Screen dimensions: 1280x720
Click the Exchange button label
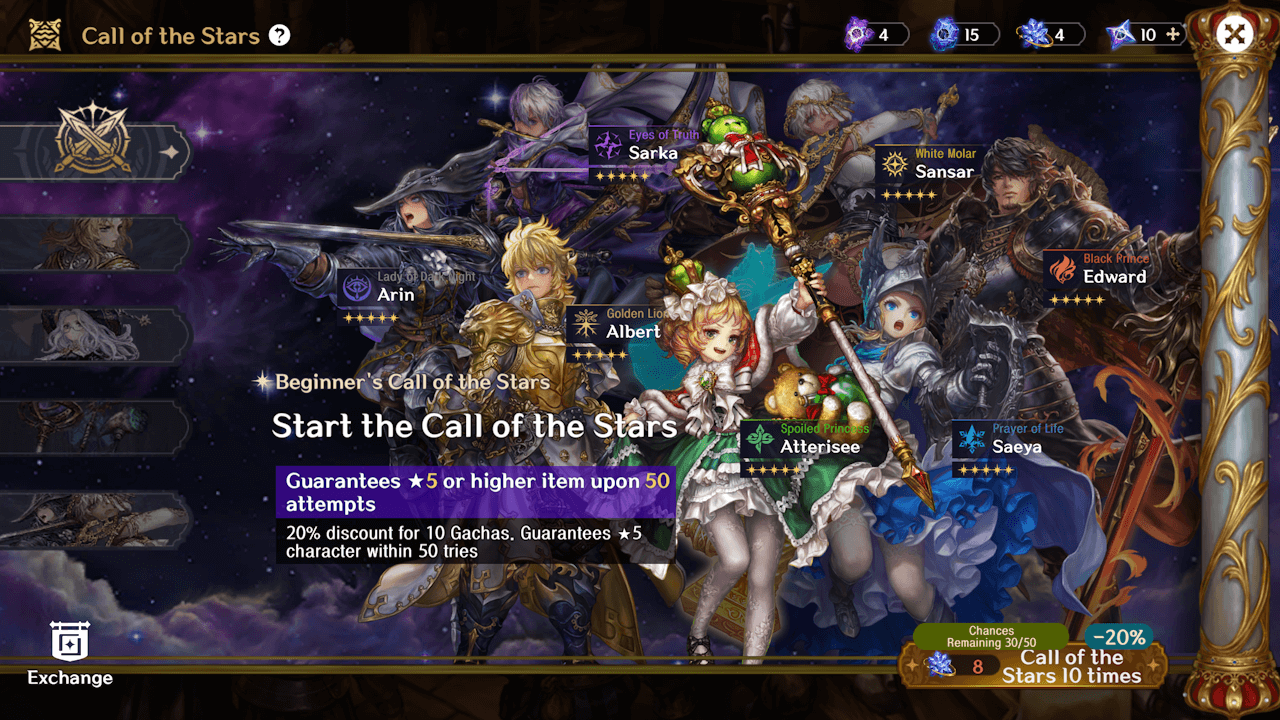68,678
